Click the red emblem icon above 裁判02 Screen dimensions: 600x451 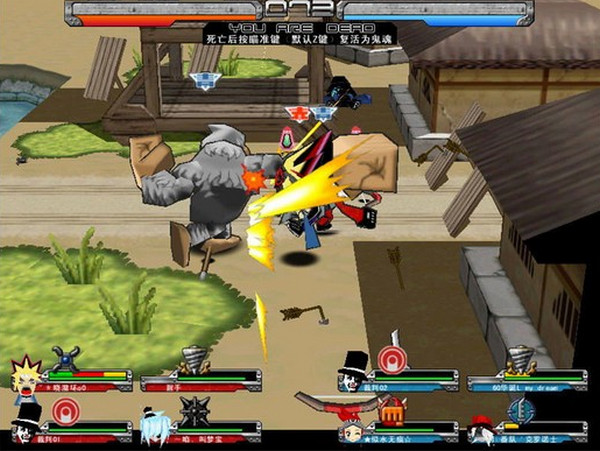[x=392, y=359]
